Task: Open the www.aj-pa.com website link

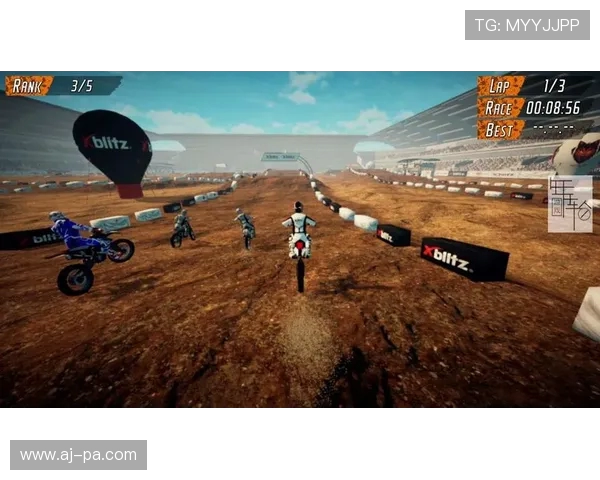Action: click(78, 455)
